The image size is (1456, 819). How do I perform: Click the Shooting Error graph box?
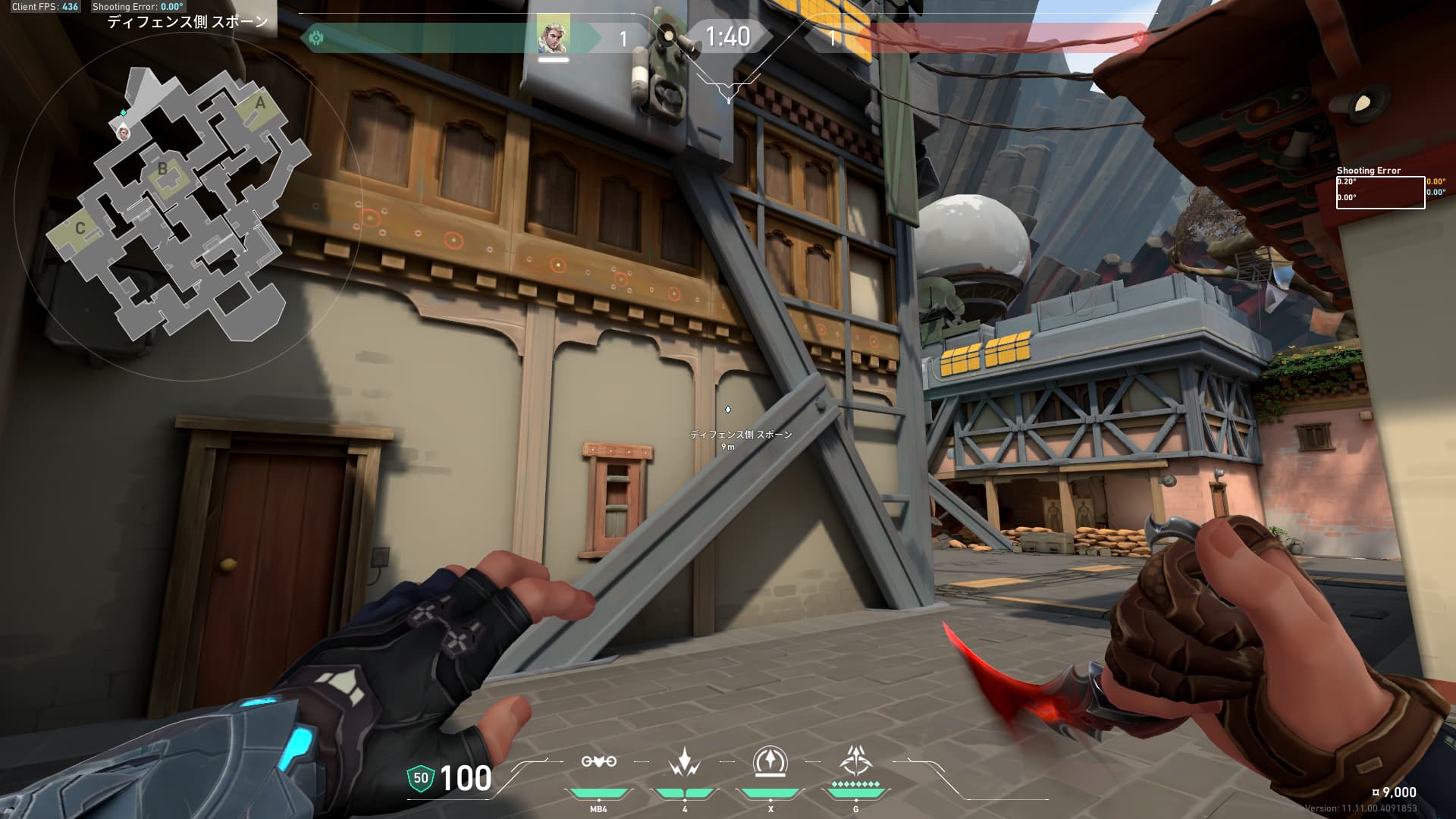tap(1380, 193)
